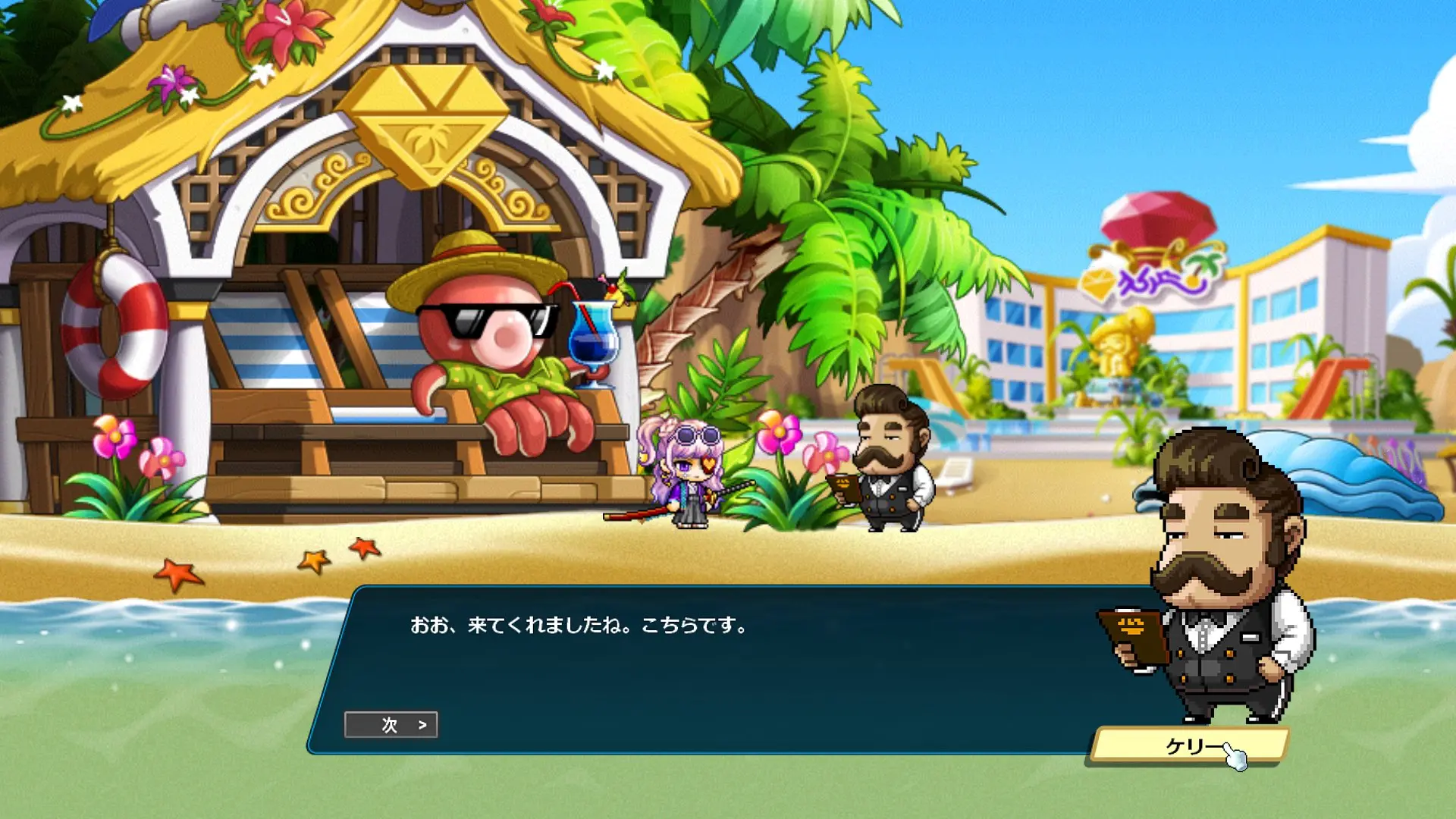1456x819 pixels.
Task: Advance dialogue with the 次 button
Action: coord(391,725)
